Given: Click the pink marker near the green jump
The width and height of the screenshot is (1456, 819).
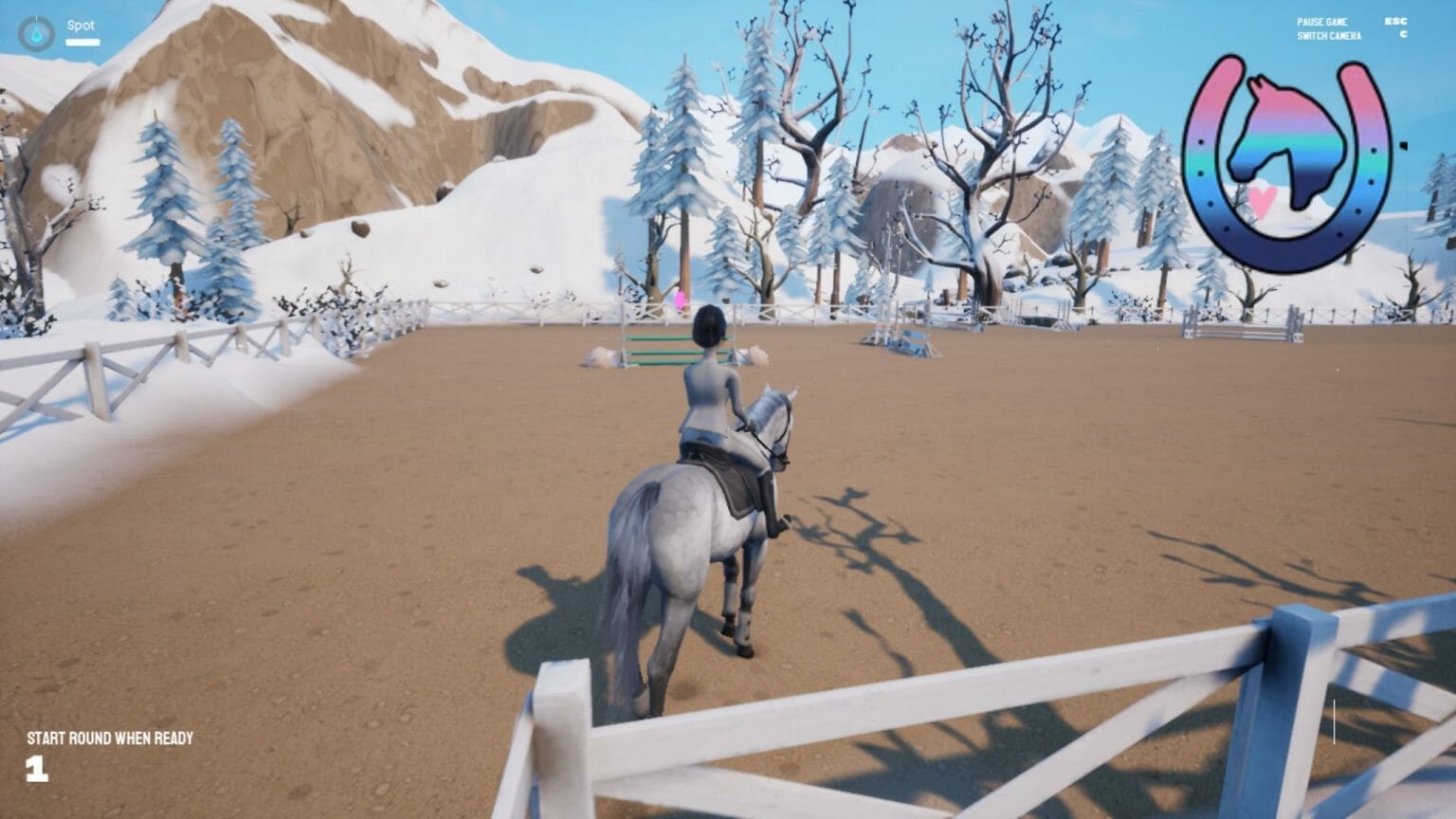Looking at the screenshot, I should (679, 299).
